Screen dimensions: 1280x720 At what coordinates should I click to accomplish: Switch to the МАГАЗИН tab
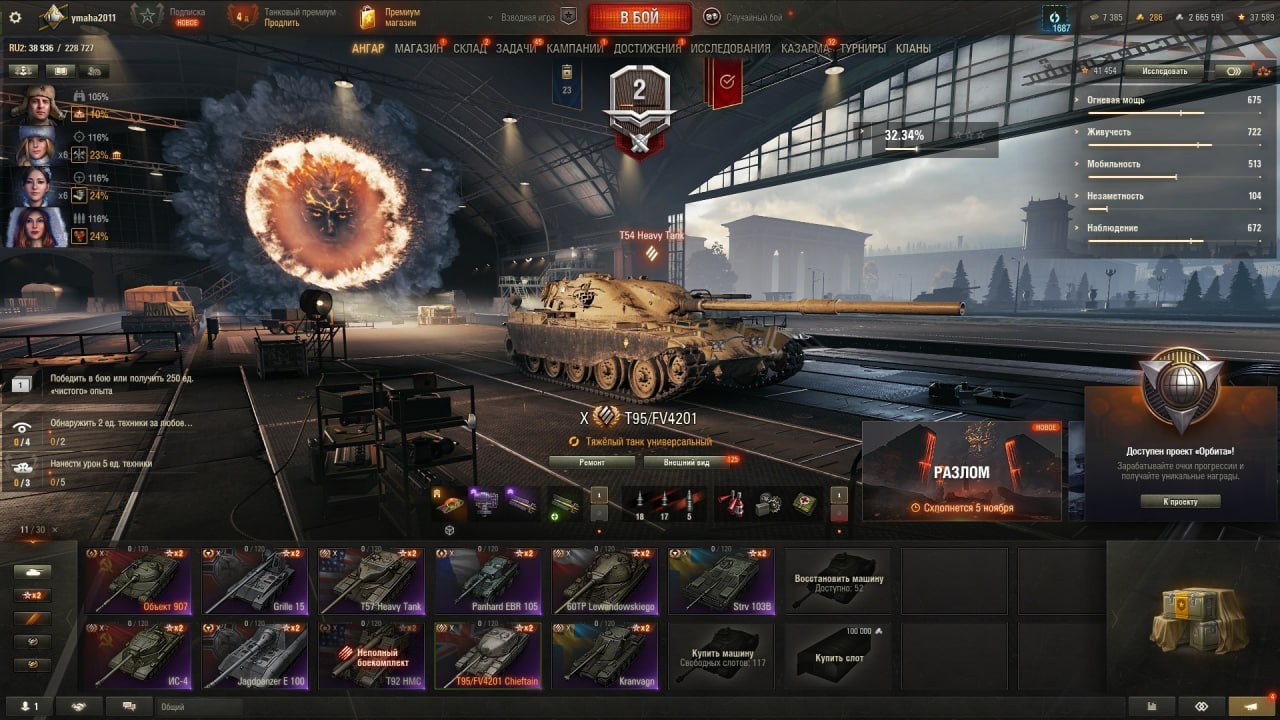(x=418, y=48)
